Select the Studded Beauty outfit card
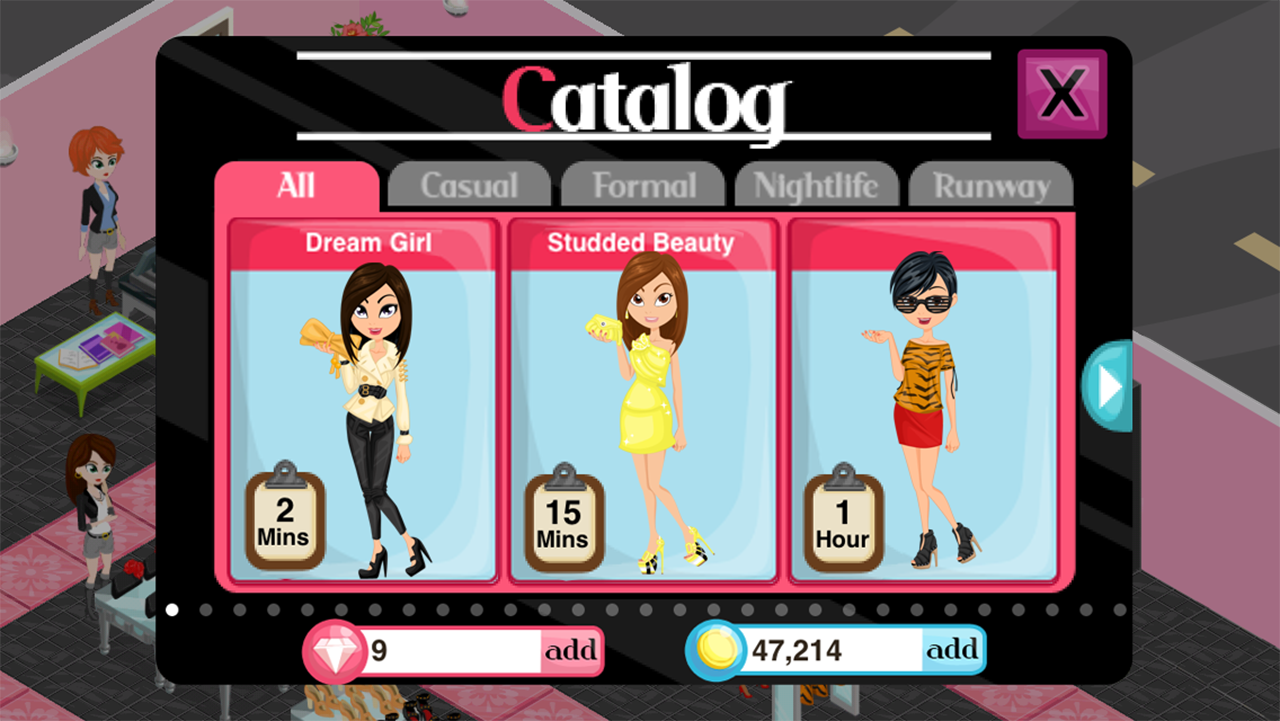1280x721 pixels. 643,400
